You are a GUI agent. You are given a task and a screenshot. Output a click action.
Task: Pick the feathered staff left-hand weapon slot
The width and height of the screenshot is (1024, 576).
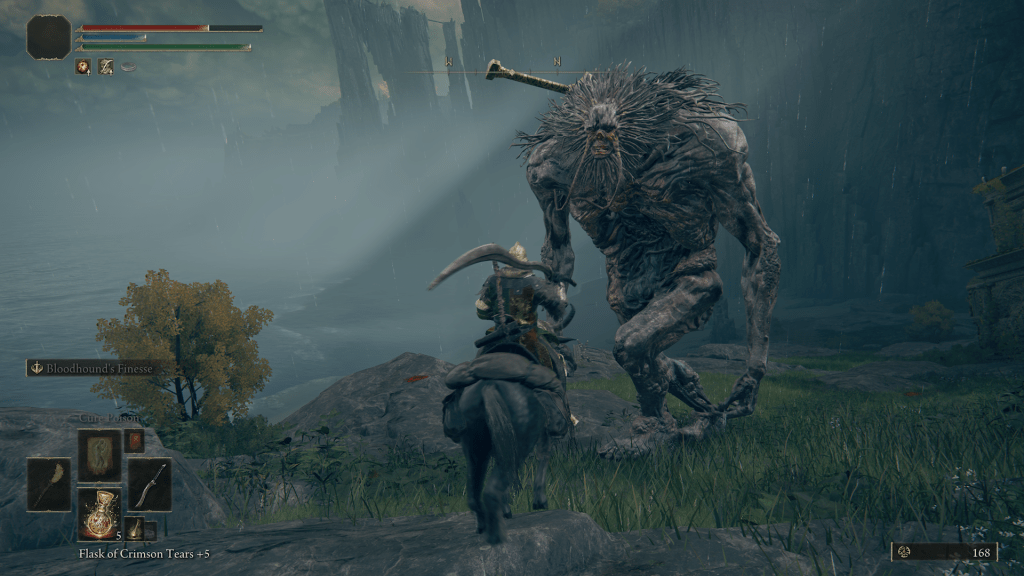coord(49,484)
